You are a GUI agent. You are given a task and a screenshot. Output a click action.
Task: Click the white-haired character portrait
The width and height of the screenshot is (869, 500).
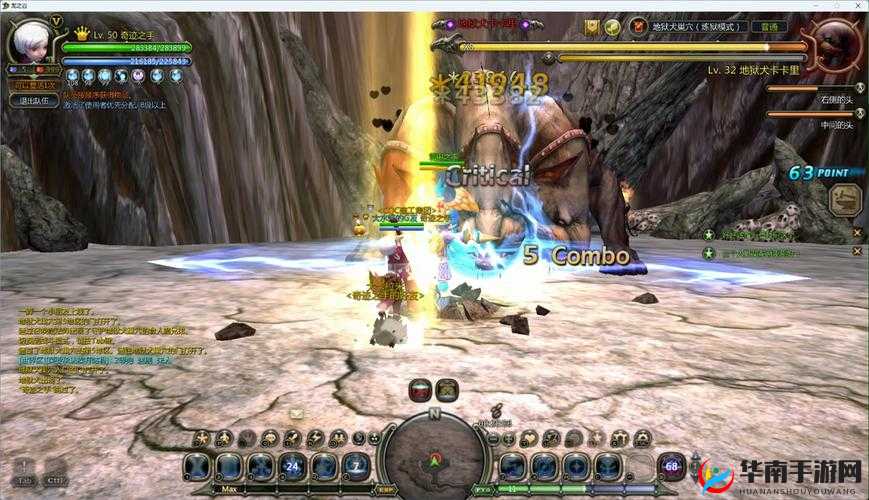28,42
